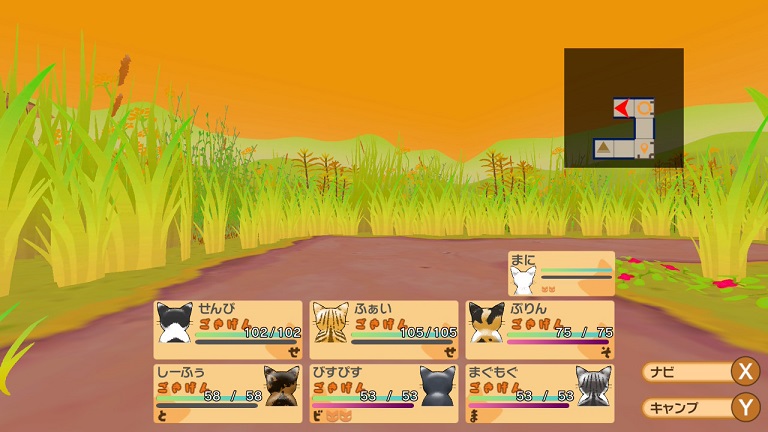Open the ナビ navigation button

pos(700,372)
